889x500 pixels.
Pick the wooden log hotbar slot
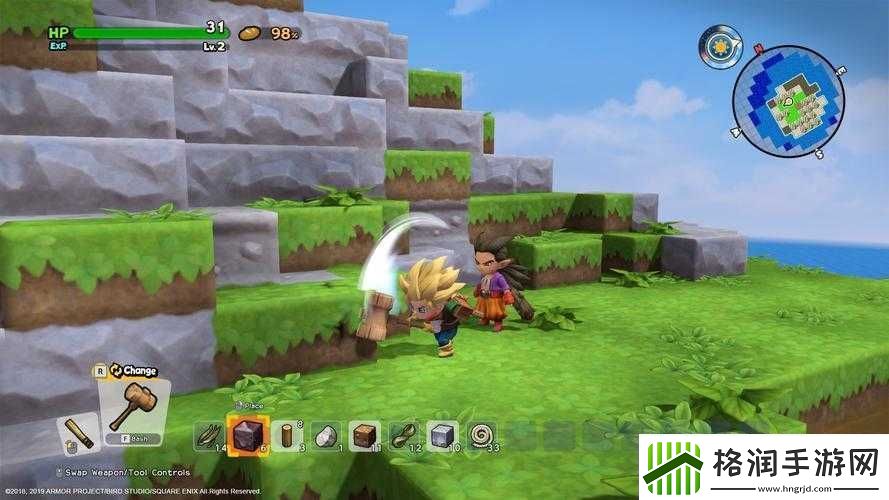pos(288,434)
